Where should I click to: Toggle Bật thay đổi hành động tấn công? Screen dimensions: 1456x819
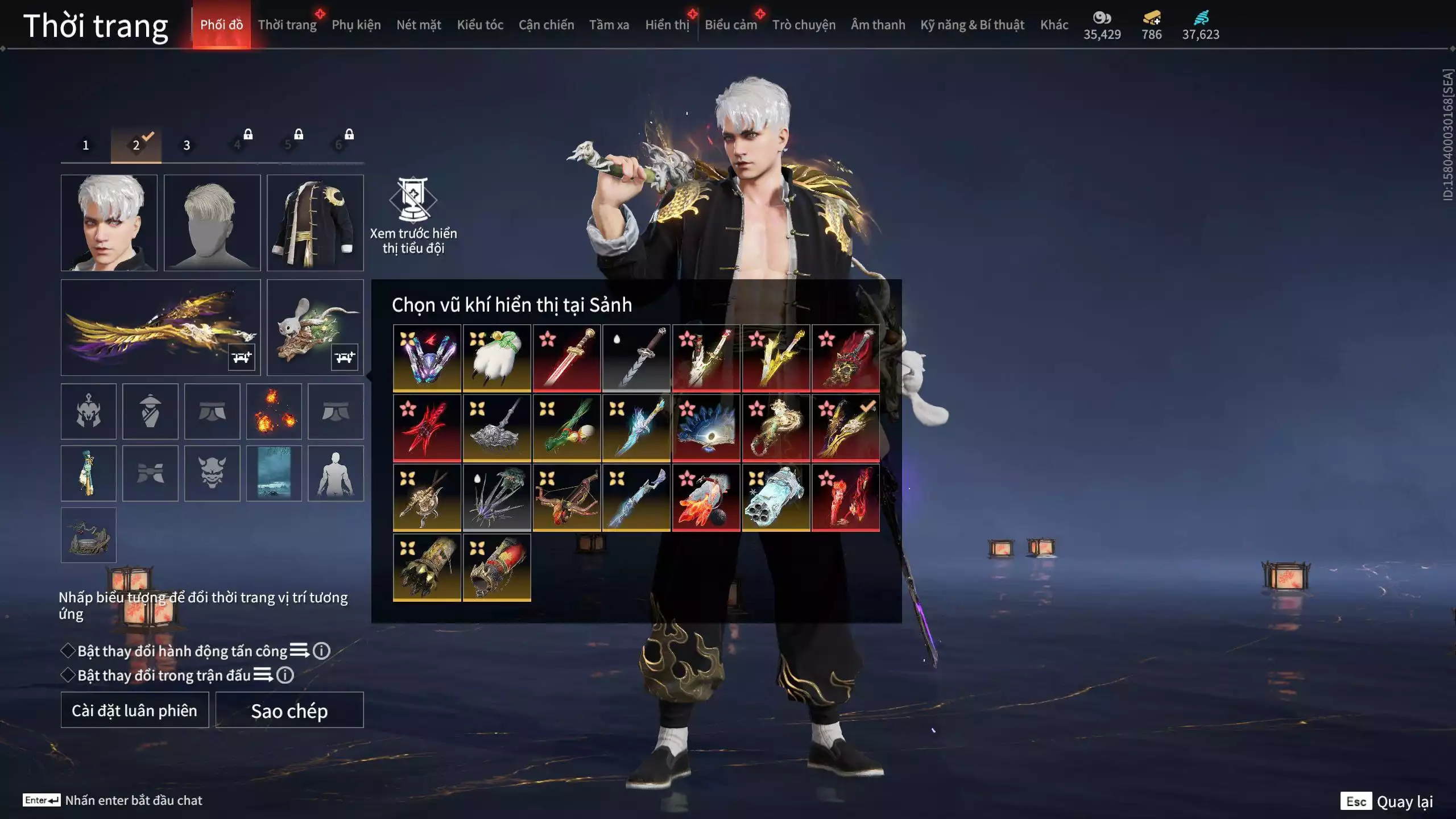click(68, 651)
